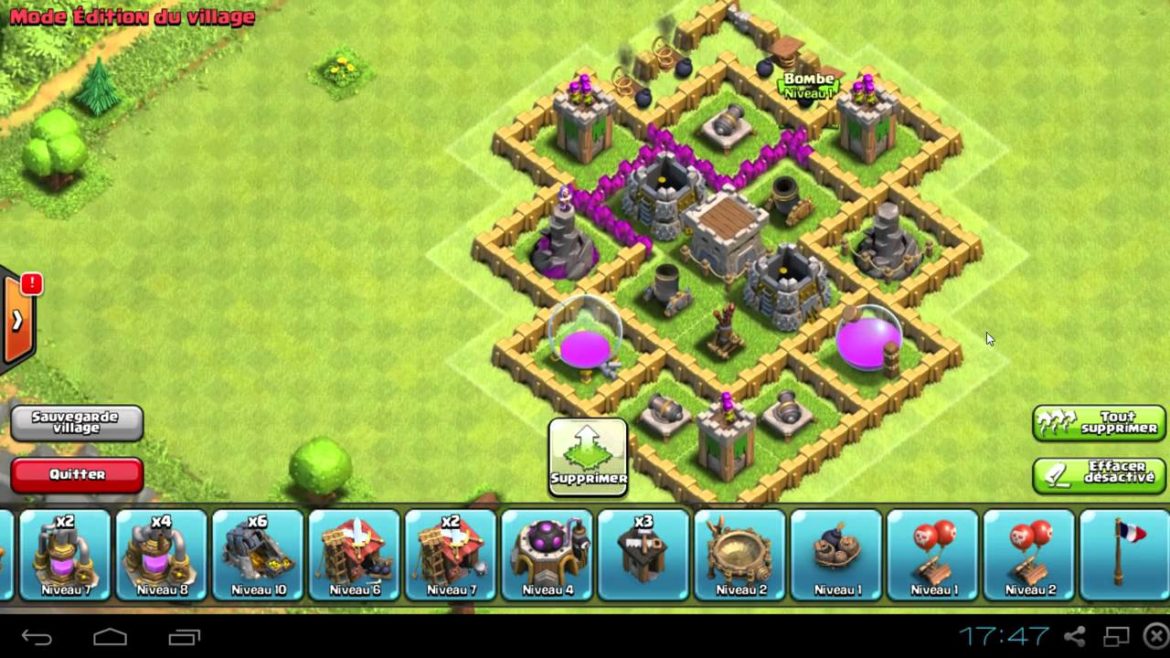Select the Niveau 2 army camp
The image size is (1170, 658).
pyautogui.click(x=740, y=555)
